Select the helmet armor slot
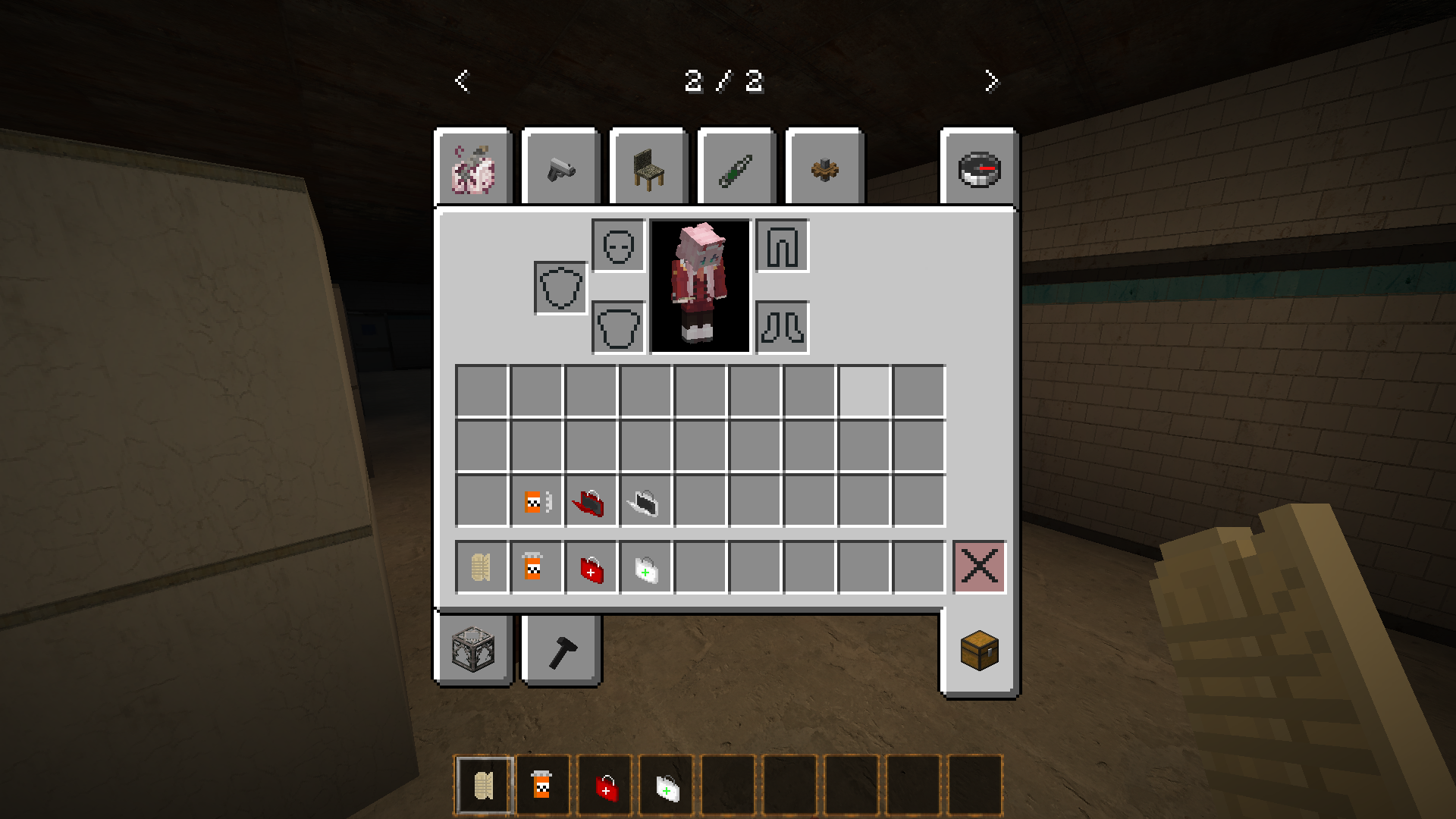 point(616,246)
